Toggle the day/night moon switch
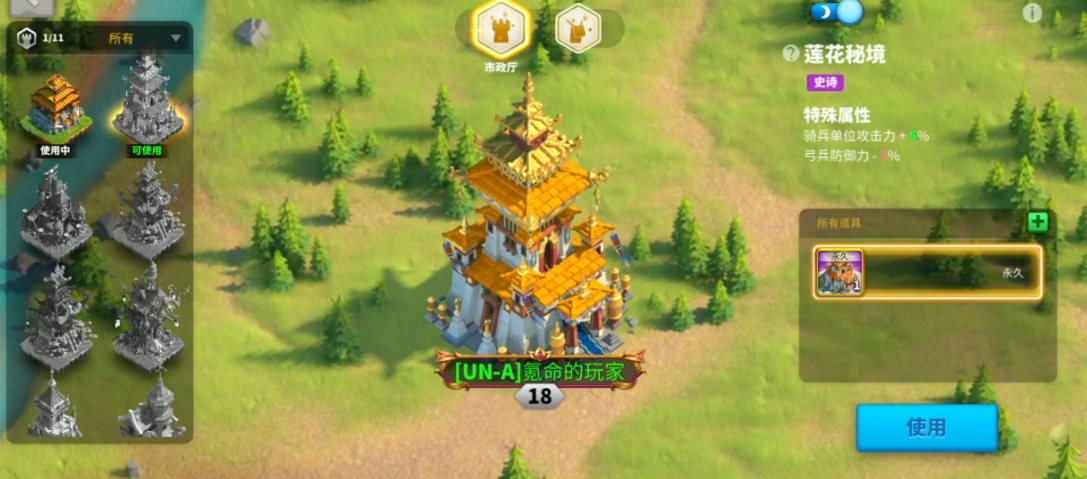 pos(836,12)
